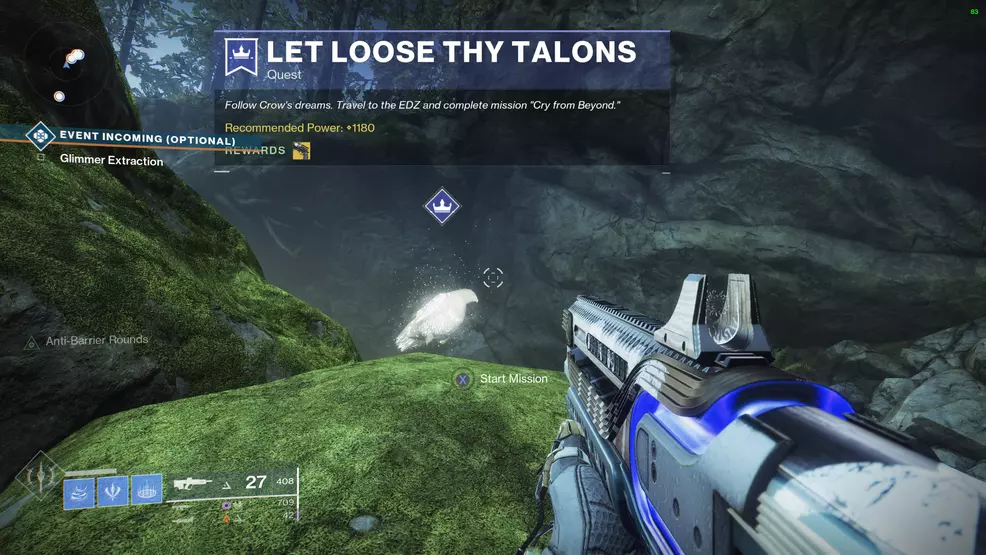Select the equipped rifle weapon icon
Image resolution: width=986 pixels, height=555 pixels.
[197, 484]
